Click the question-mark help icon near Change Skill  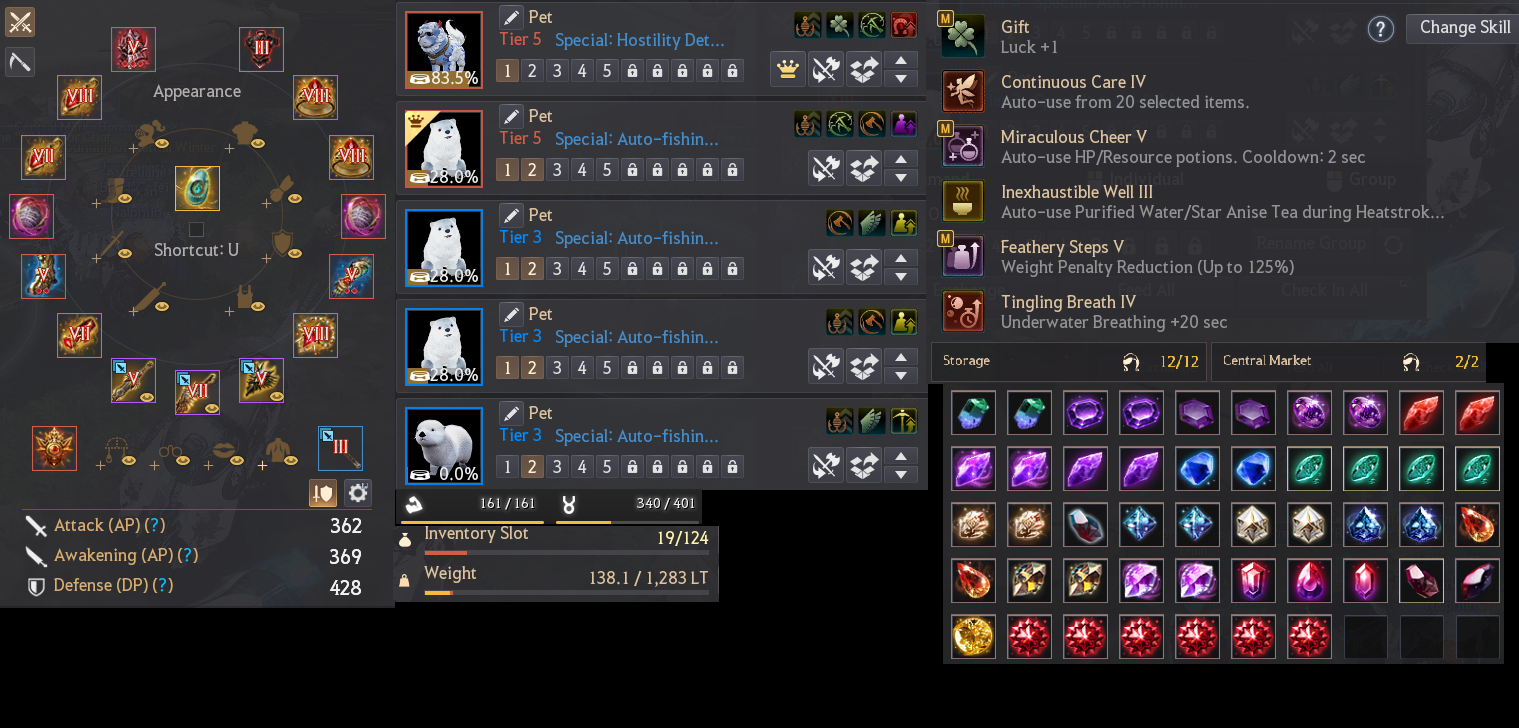(1380, 29)
